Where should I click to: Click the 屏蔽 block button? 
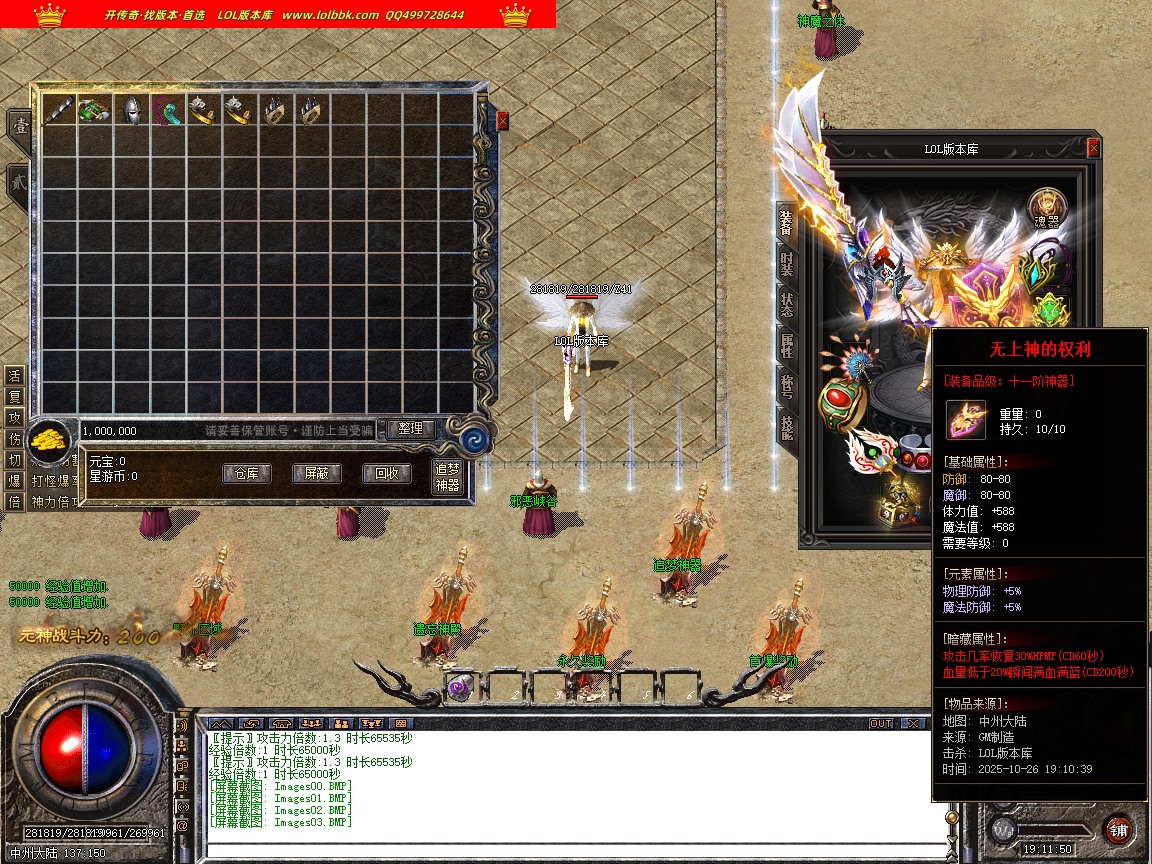[316, 474]
